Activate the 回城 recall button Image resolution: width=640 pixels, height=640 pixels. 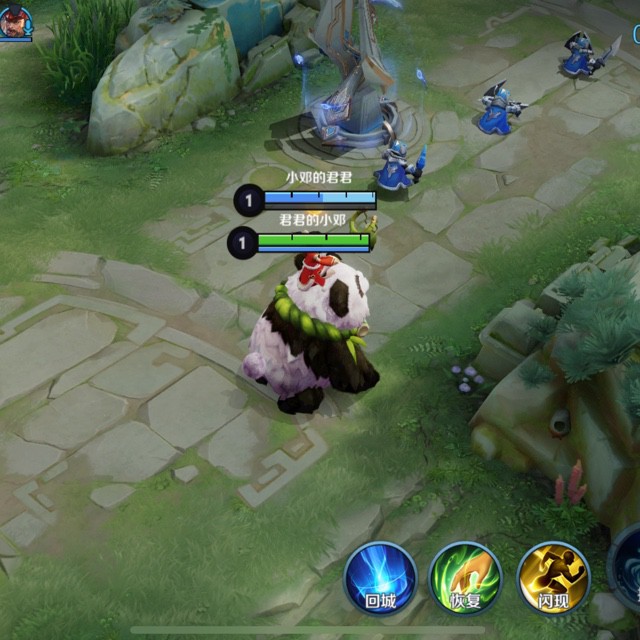[x=379, y=577]
